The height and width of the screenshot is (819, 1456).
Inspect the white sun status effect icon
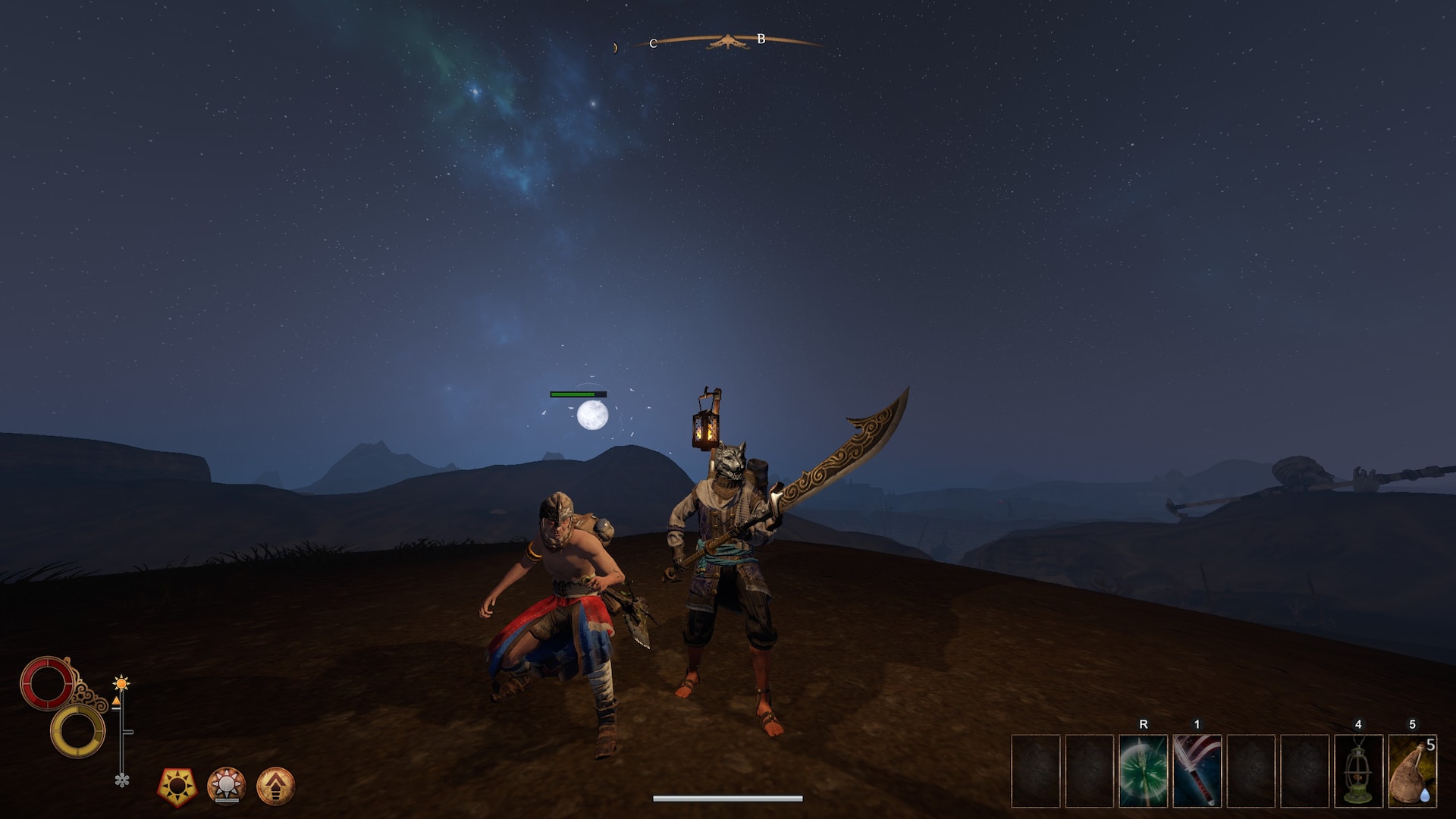click(226, 785)
